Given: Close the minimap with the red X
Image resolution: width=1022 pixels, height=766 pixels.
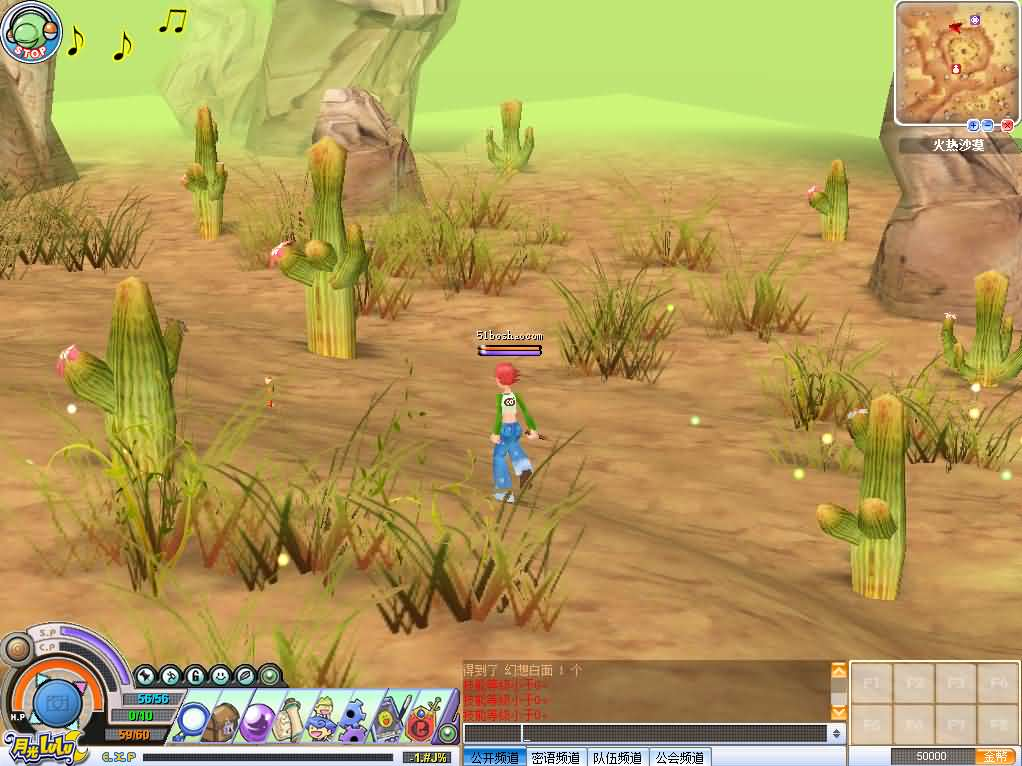Looking at the screenshot, I should coord(1006,125).
